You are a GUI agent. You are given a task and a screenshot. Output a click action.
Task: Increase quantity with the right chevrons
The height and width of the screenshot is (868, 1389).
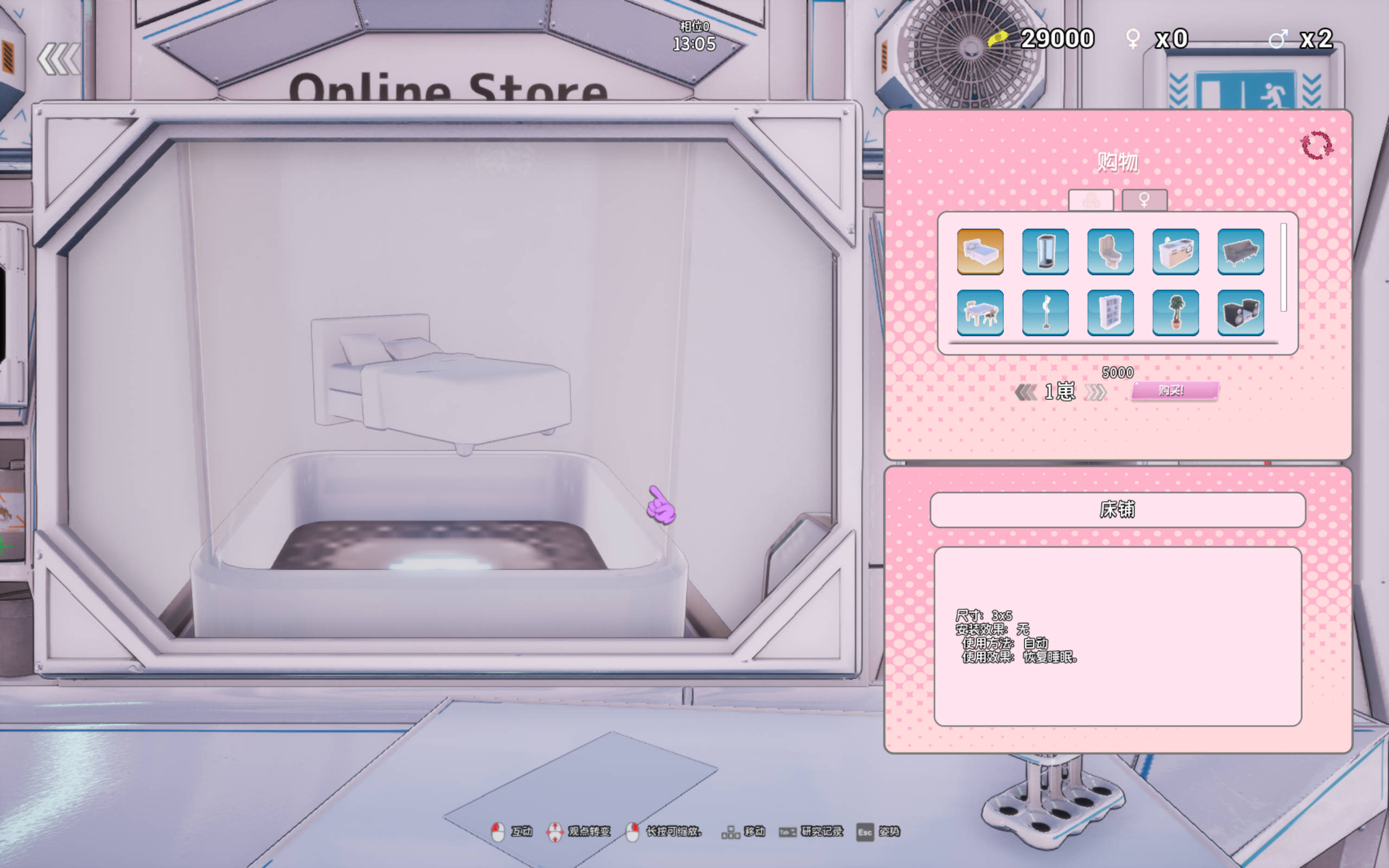(x=1096, y=391)
